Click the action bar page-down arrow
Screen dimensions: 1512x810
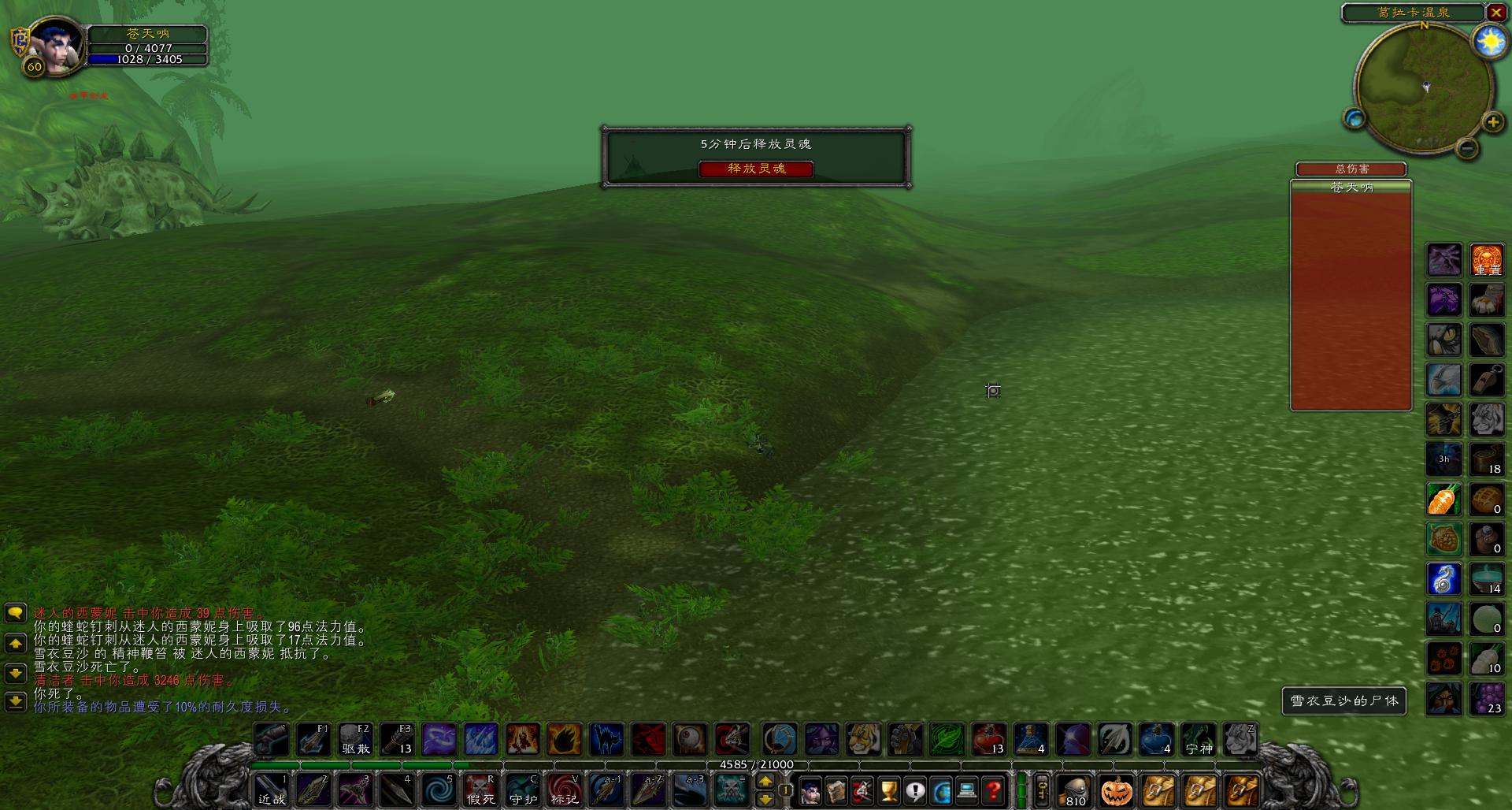(765, 797)
